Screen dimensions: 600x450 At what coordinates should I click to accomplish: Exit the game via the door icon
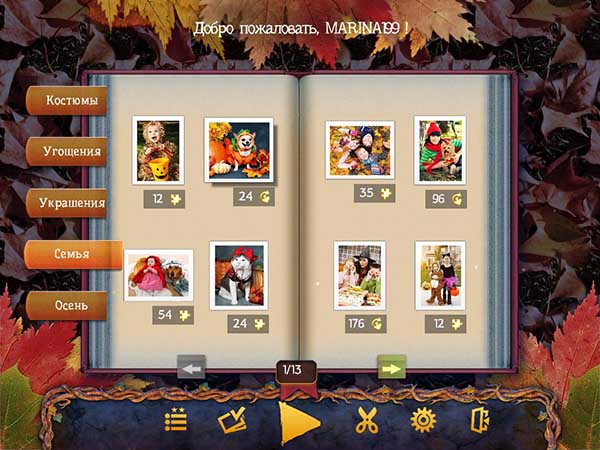point(480,421)
